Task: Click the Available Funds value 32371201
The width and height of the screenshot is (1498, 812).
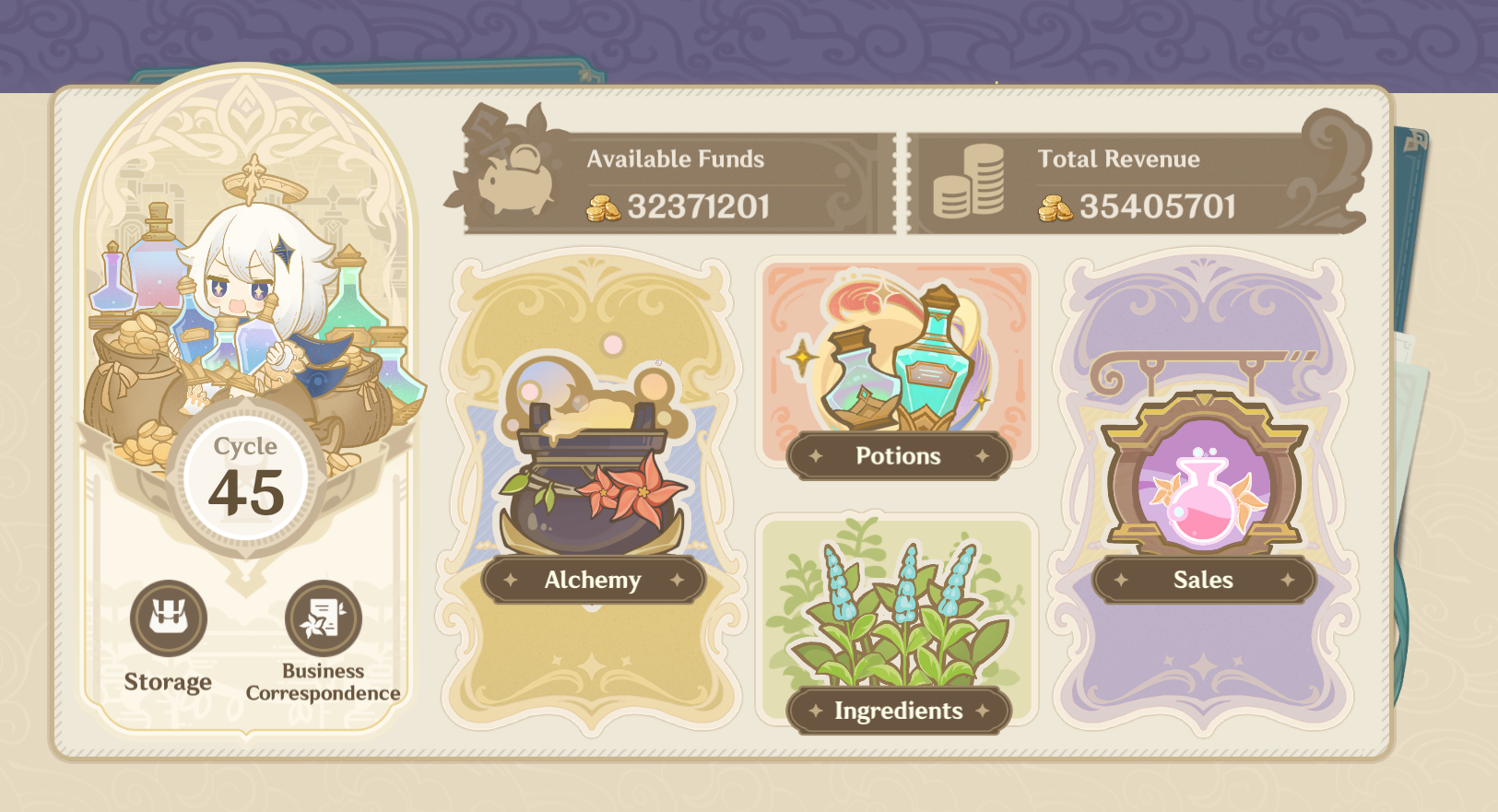Action: (696, 207)
